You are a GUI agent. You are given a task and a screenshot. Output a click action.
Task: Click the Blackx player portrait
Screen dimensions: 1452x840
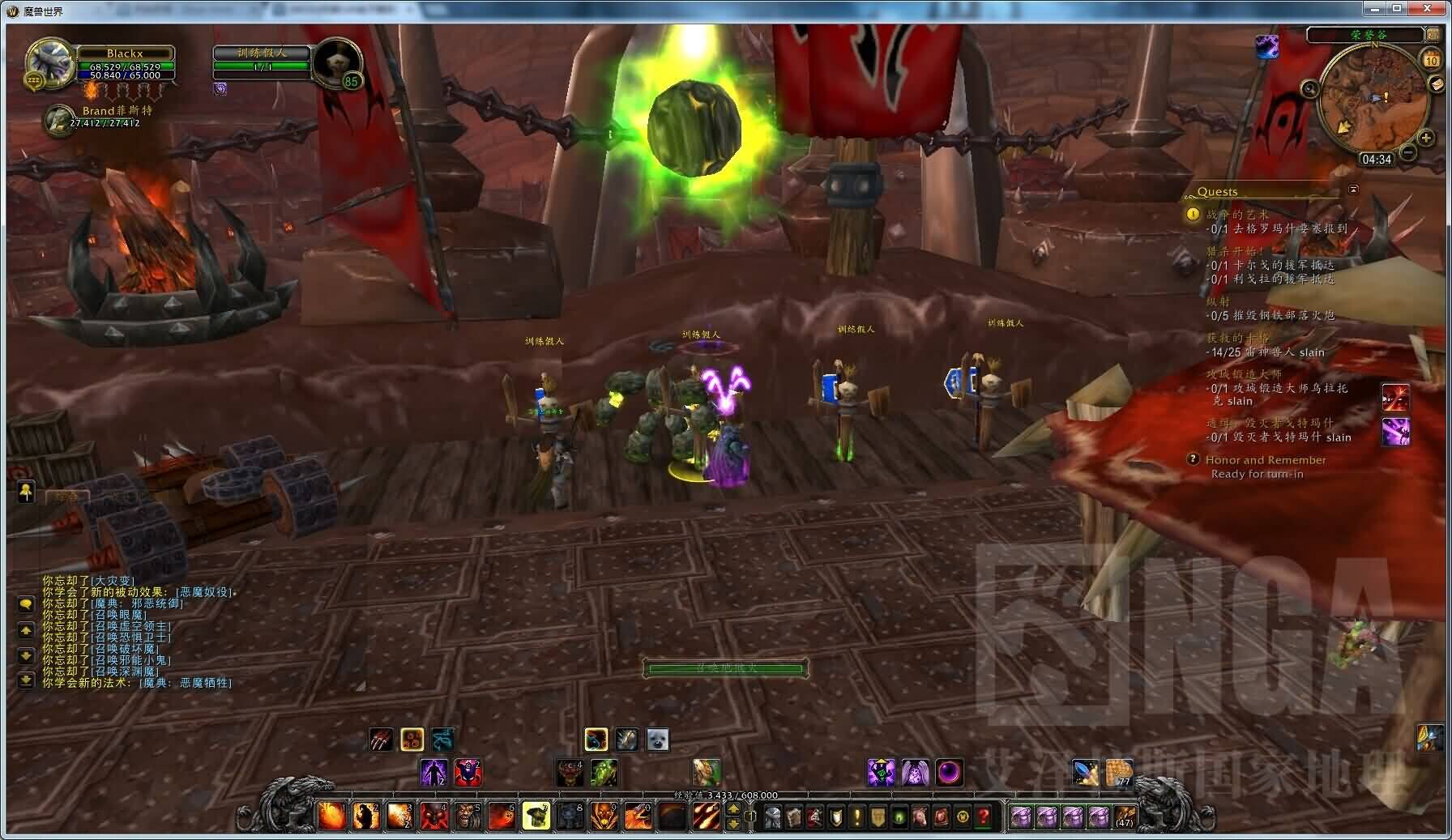(50, 62)
